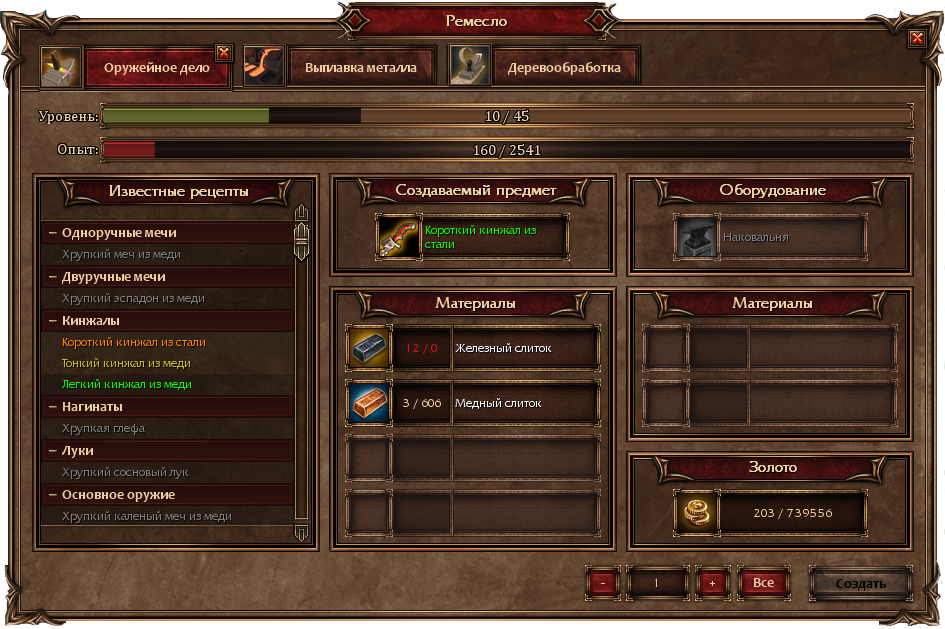Select the Хрупкая глефа recipe
This screenshot has width=945, height=629.
(x=103, y=428)
